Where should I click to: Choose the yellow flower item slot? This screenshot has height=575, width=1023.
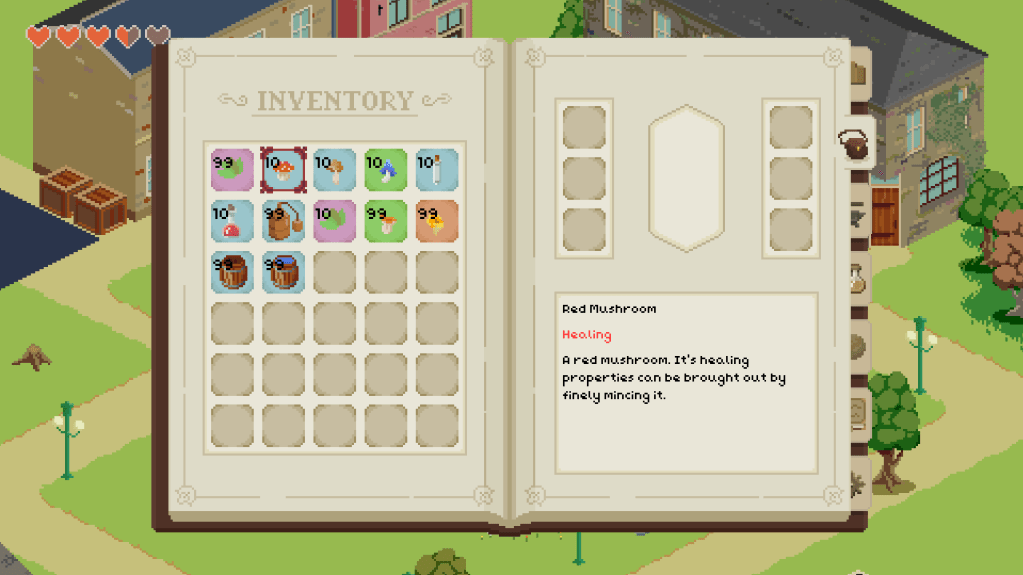click(436, 221)
